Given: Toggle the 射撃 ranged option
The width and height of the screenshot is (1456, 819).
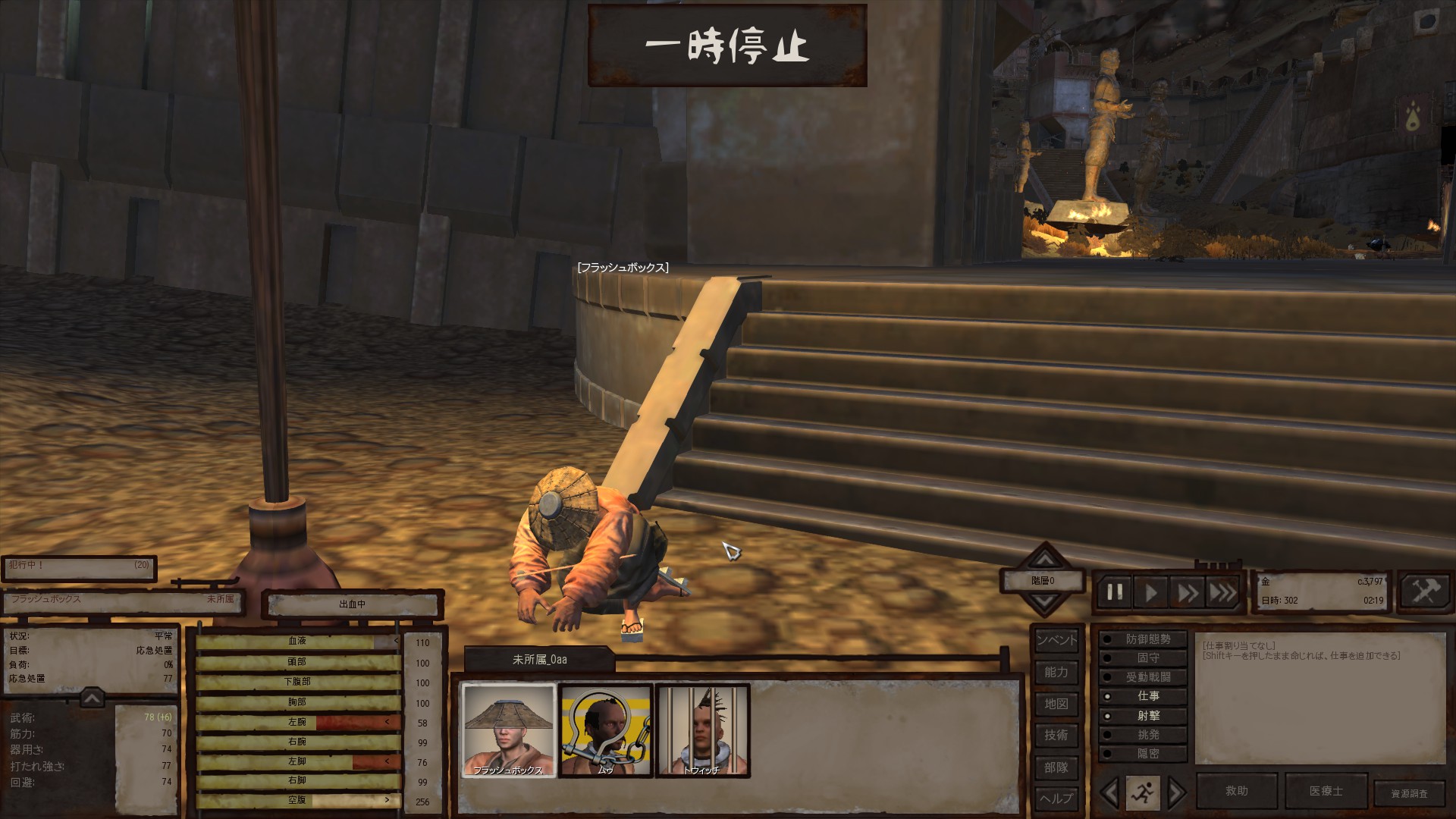Looking at the screenshot, I should (1142, 716).
